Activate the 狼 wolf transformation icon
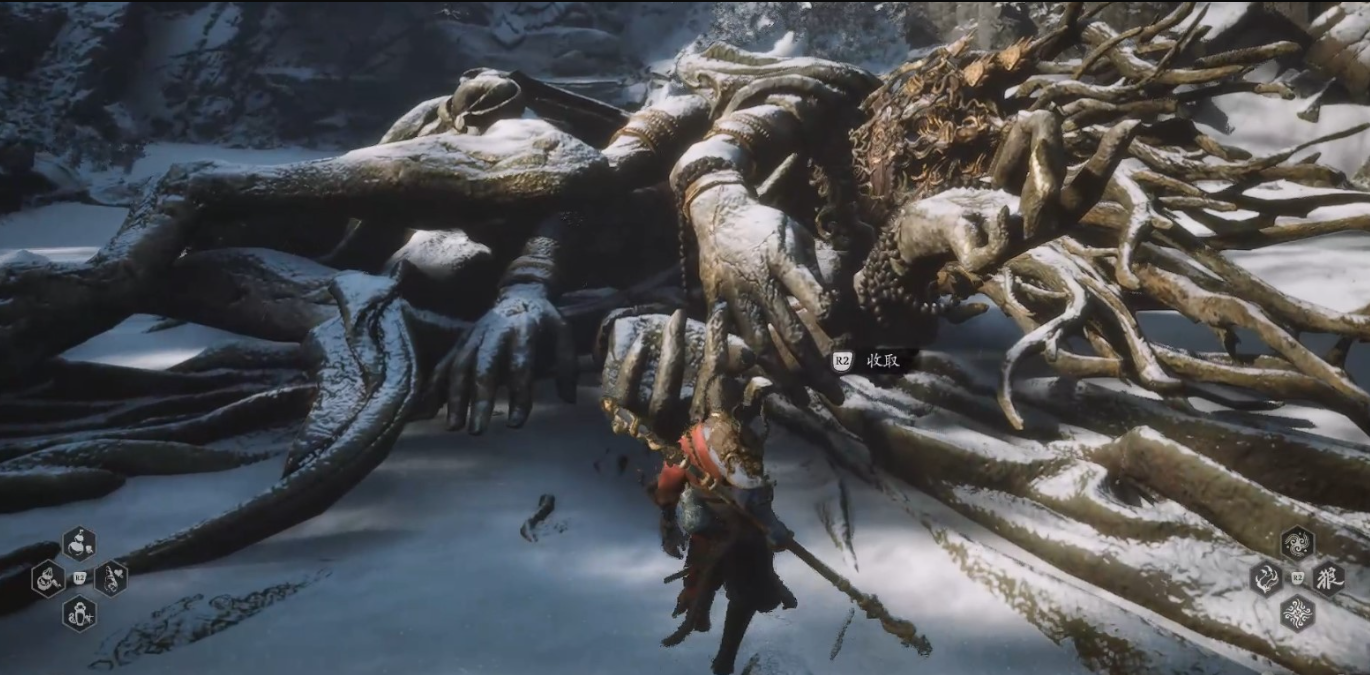 pos(1329,578)
